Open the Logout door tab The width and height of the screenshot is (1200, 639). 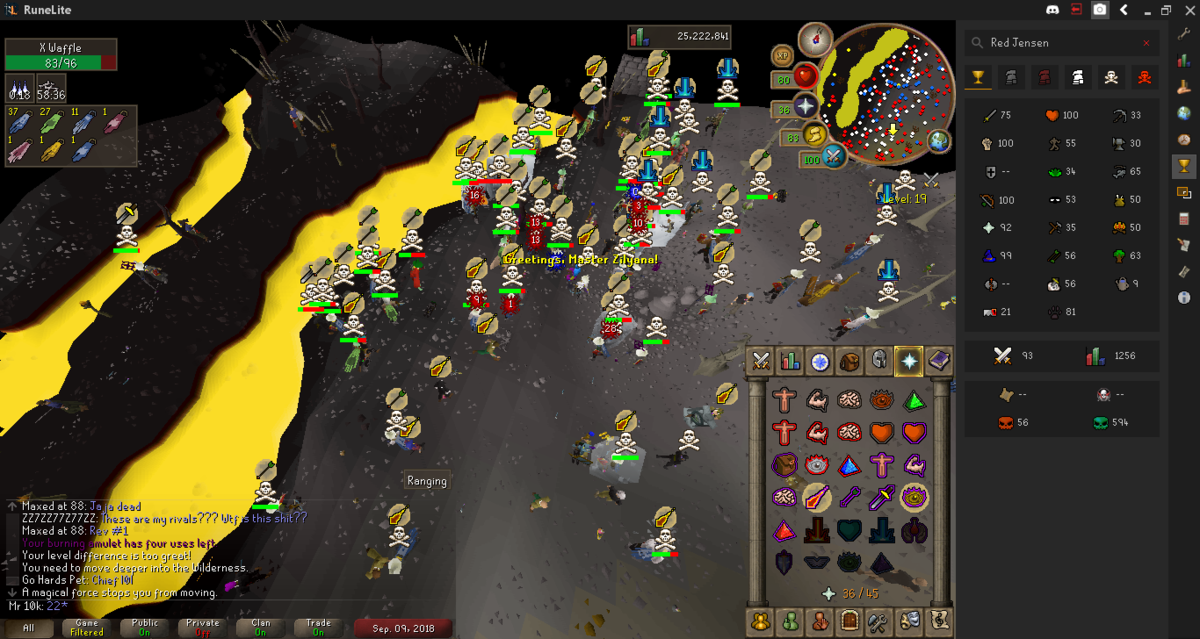coord(850,620)
